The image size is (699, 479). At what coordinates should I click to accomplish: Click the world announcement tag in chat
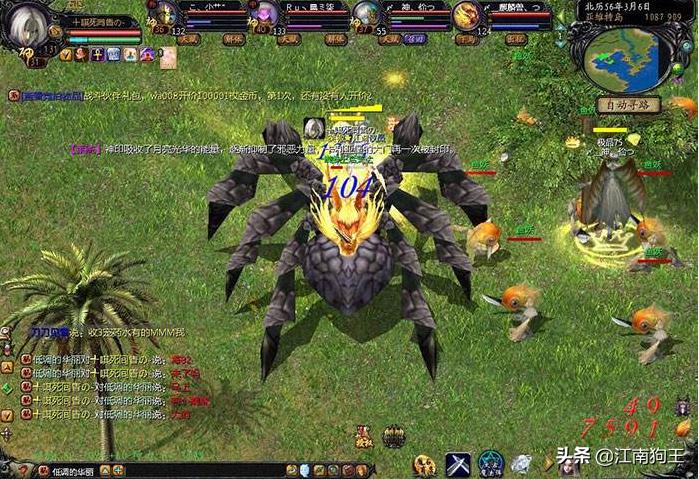coord(45,95)
